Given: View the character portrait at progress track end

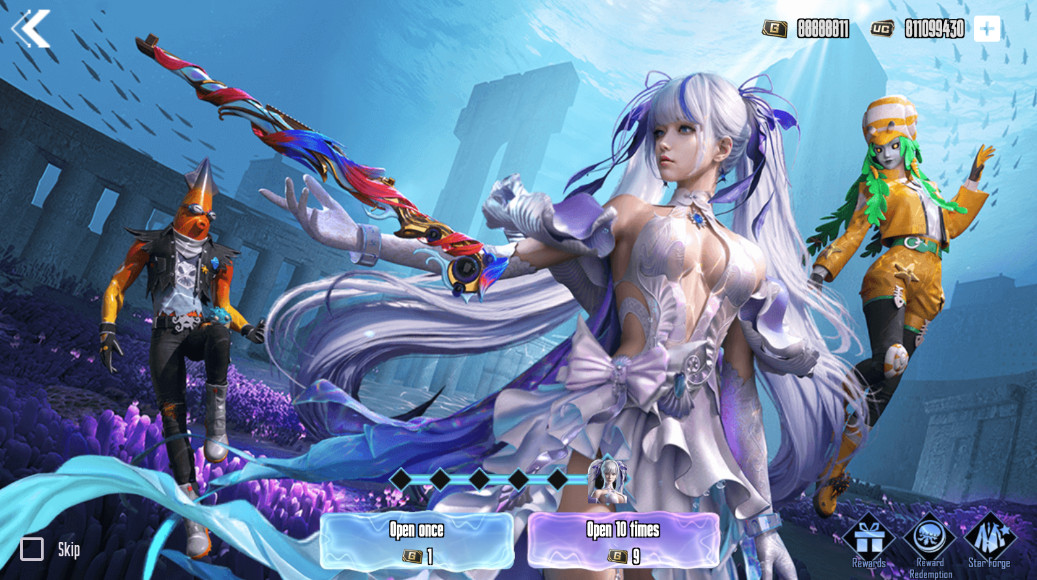Looking at the screenshot, I should pos(606,481).
